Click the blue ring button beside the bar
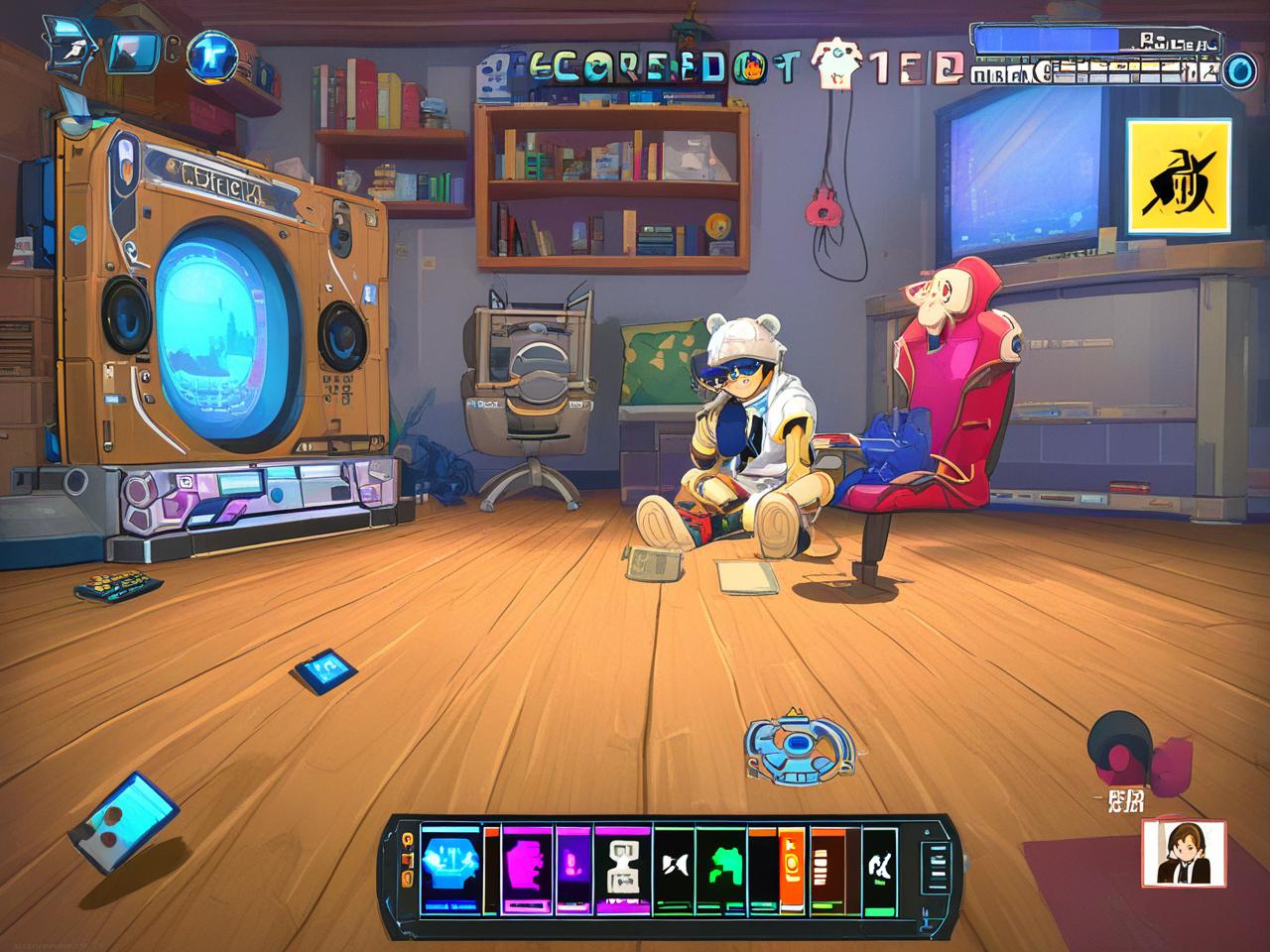The height and width of the screenshot is (952, 1270). click(x=1235, y=71)
